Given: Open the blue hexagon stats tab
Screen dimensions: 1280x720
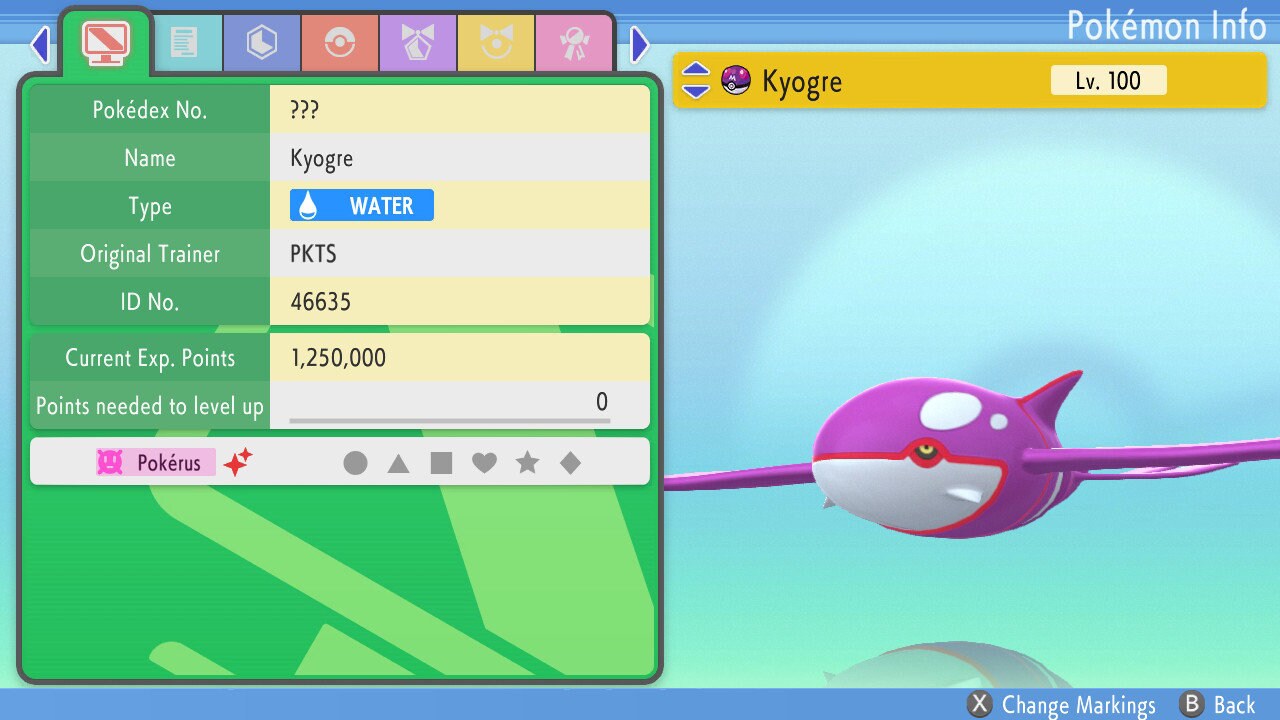Looking at the screenshot, I should pos(262,42).
